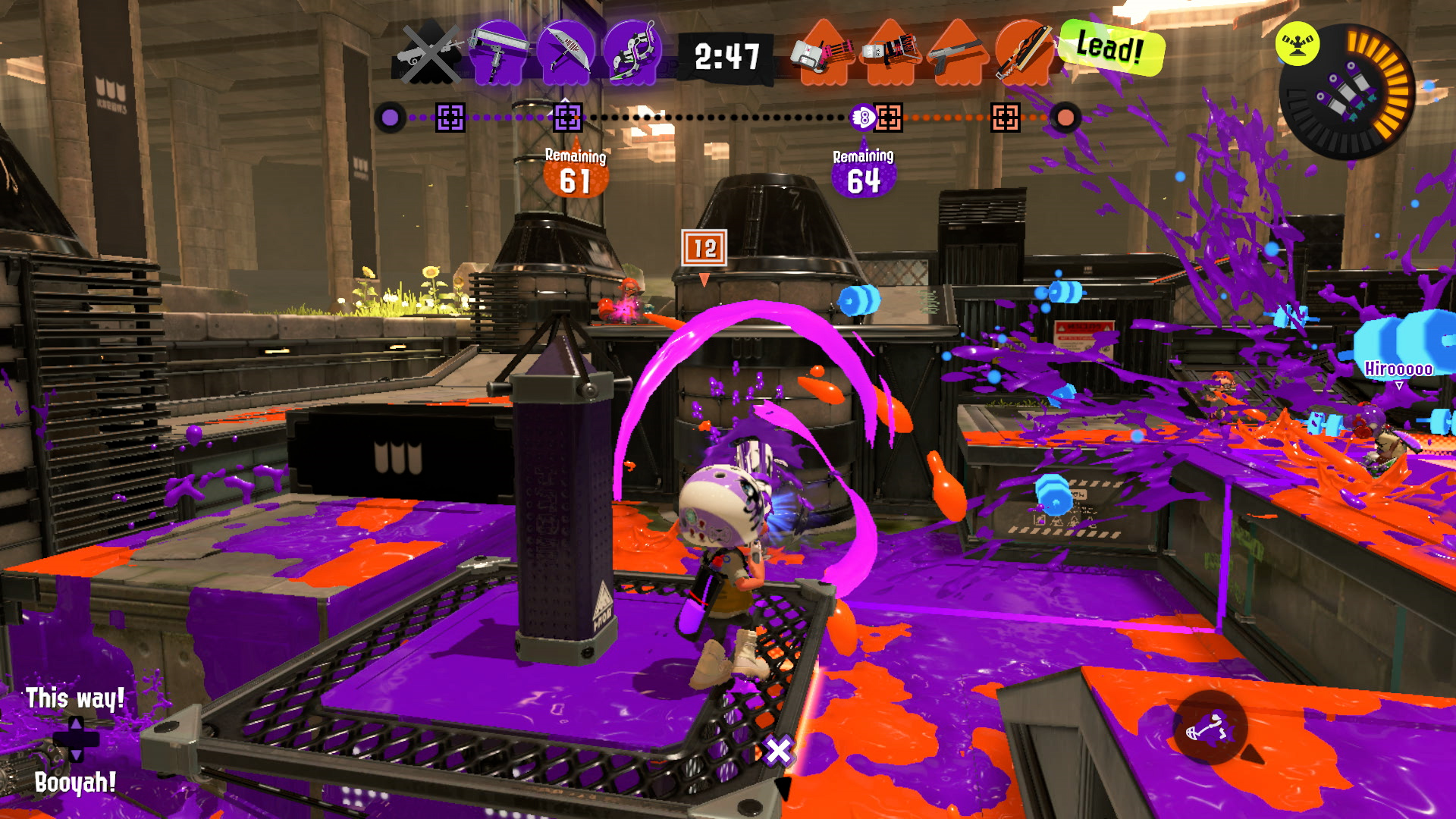
Task: Click the Hirooooo player nameplate
Action: 1399,369
